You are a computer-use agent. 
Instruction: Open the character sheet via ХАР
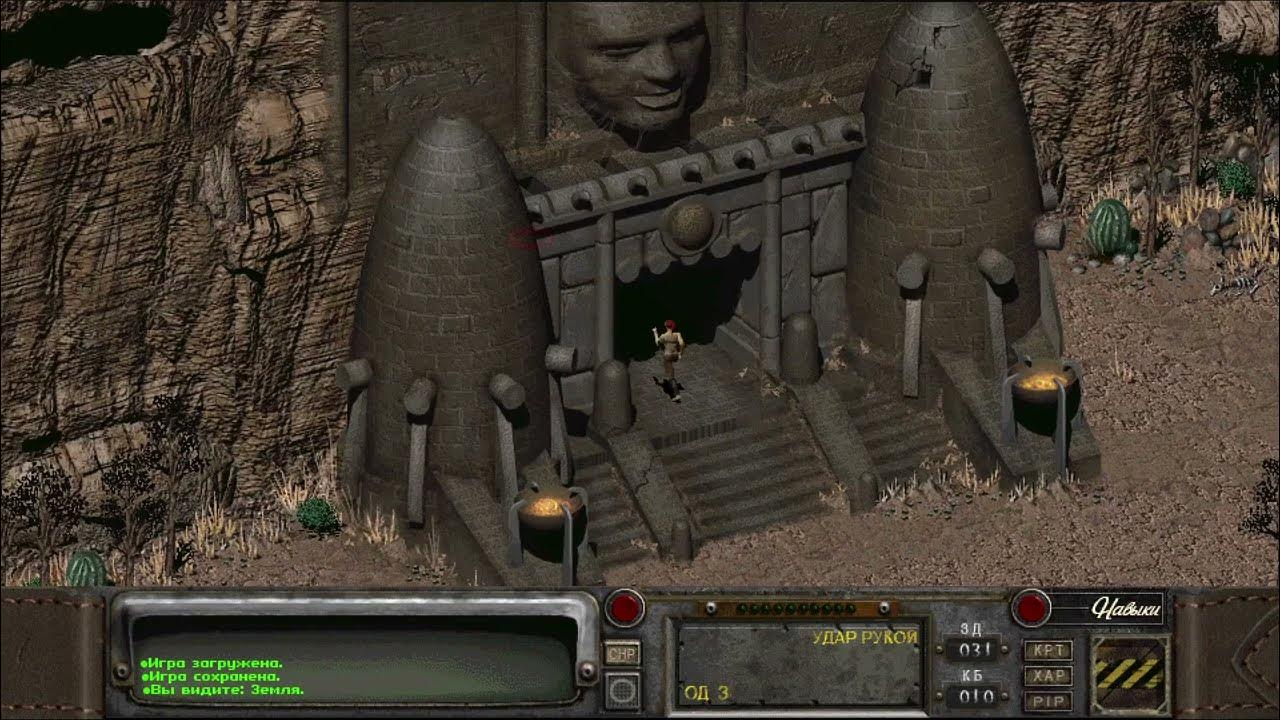[x=1047, y=676]
